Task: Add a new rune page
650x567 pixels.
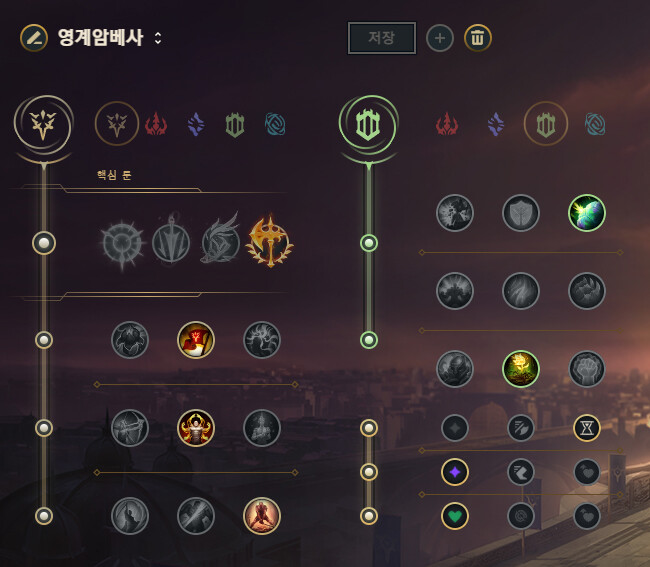Action: coord(440,38)
